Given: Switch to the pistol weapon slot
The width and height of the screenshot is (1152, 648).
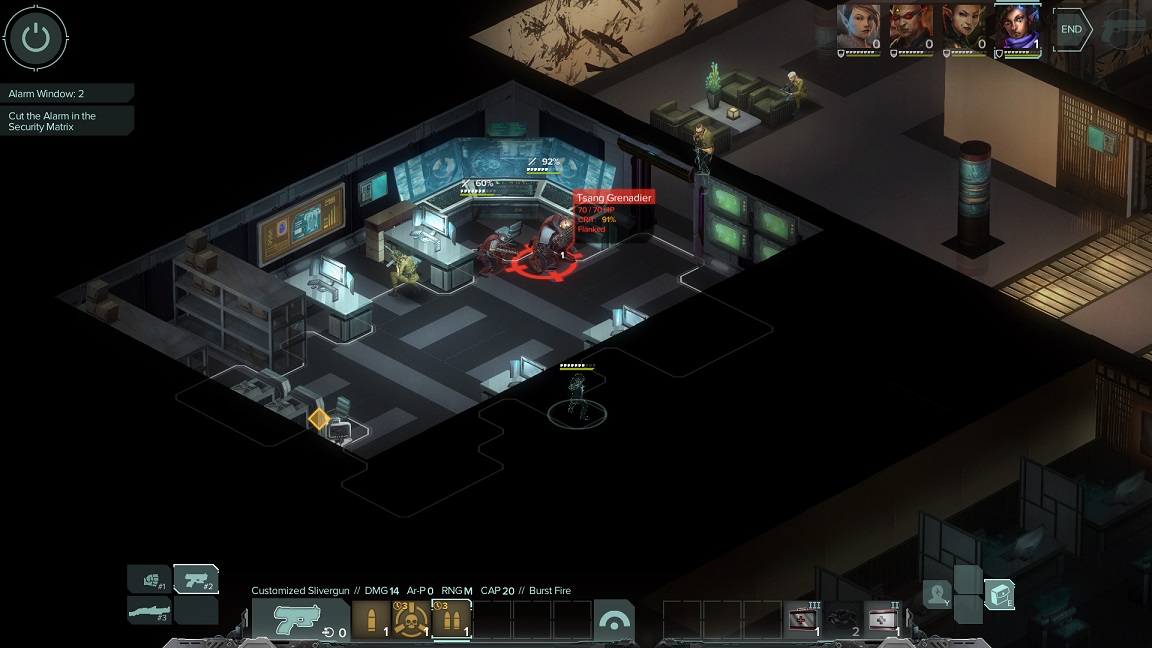Looking at the screenshot, I should (196, 579).
